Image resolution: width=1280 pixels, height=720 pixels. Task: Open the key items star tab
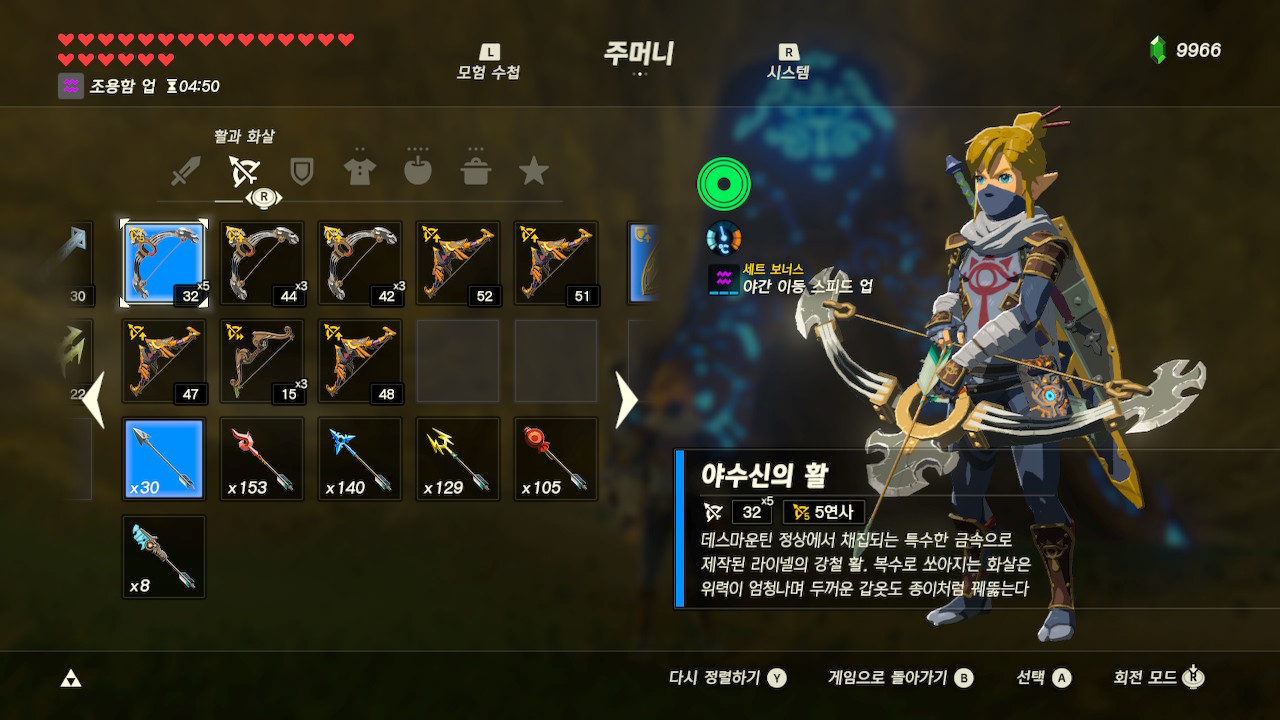pos(533,171)
